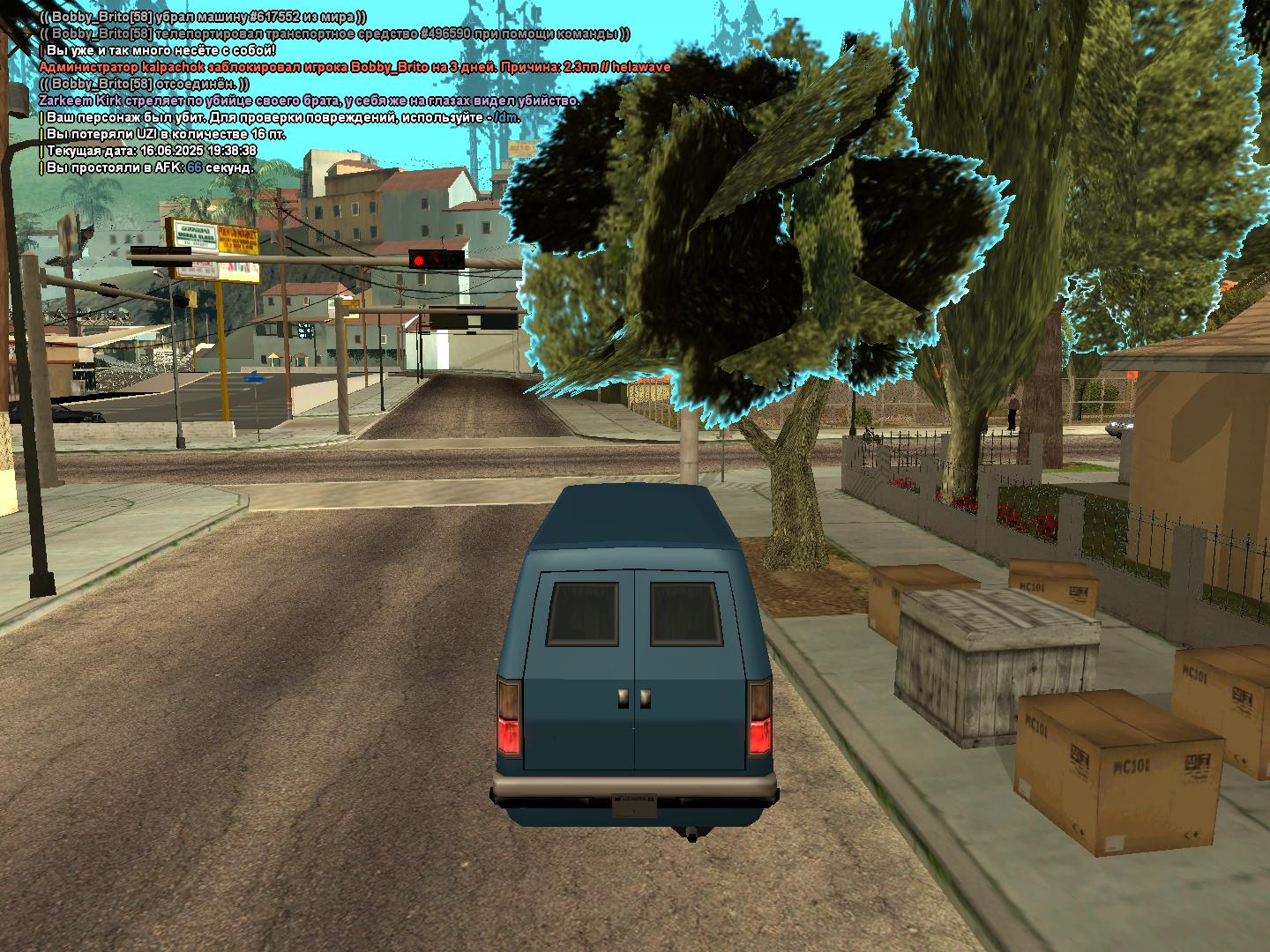Select the current date and time chat line
The image size is (1270, 952).
click(x=152, y=151)
